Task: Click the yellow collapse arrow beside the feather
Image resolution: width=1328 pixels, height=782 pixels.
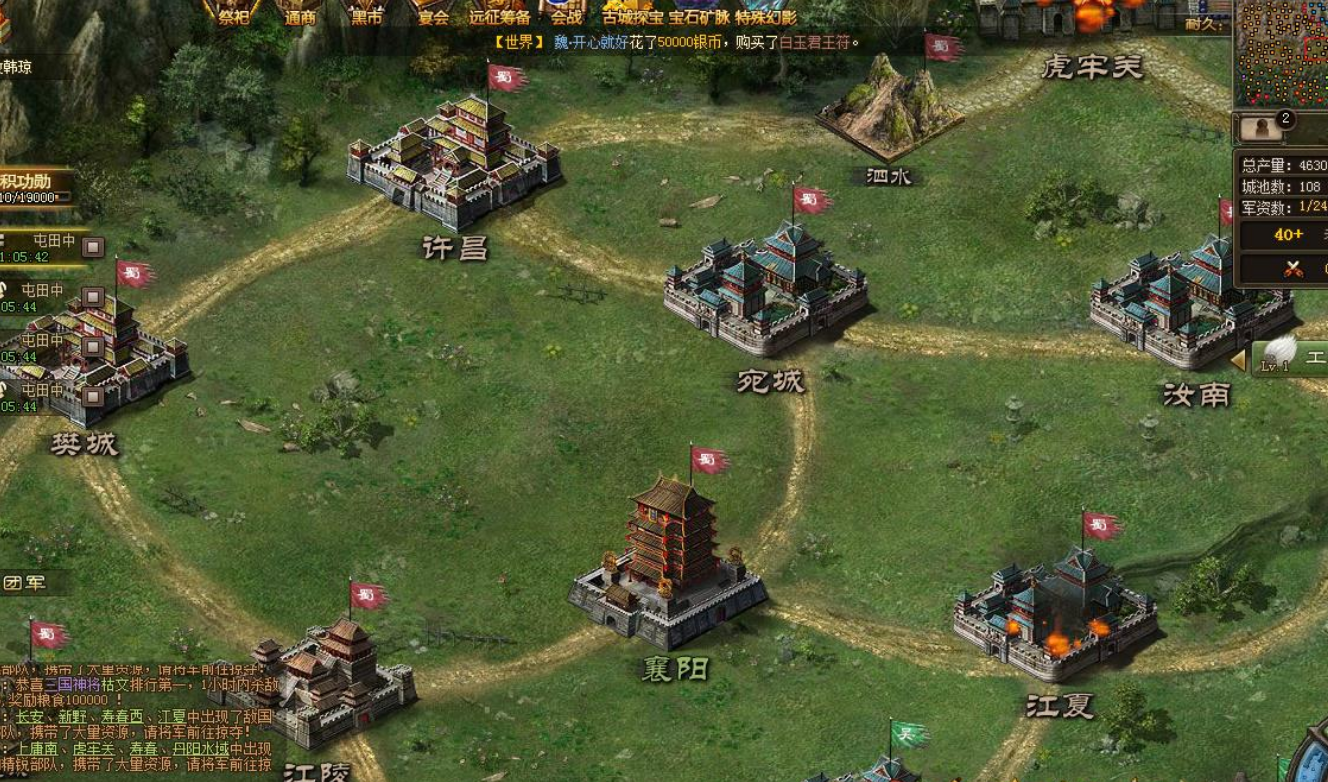Action: click(x=1238, y=360)
